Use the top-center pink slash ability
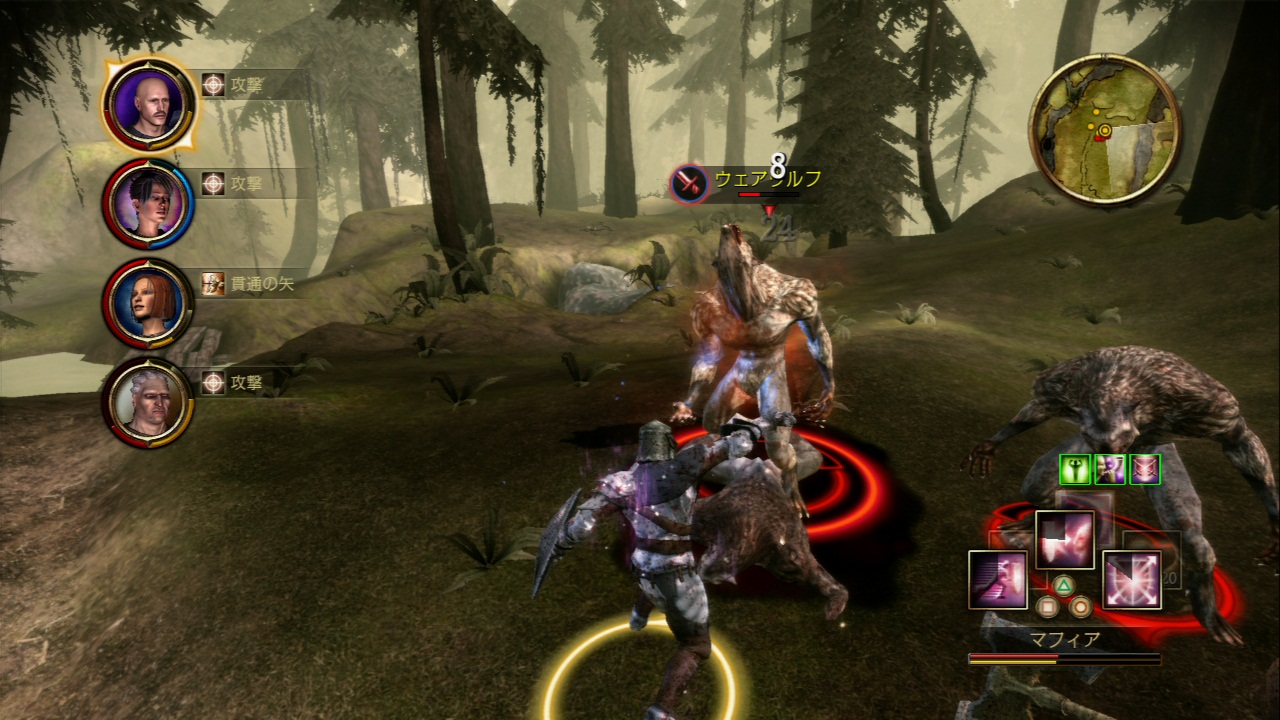 click(x=1064, y=540)
